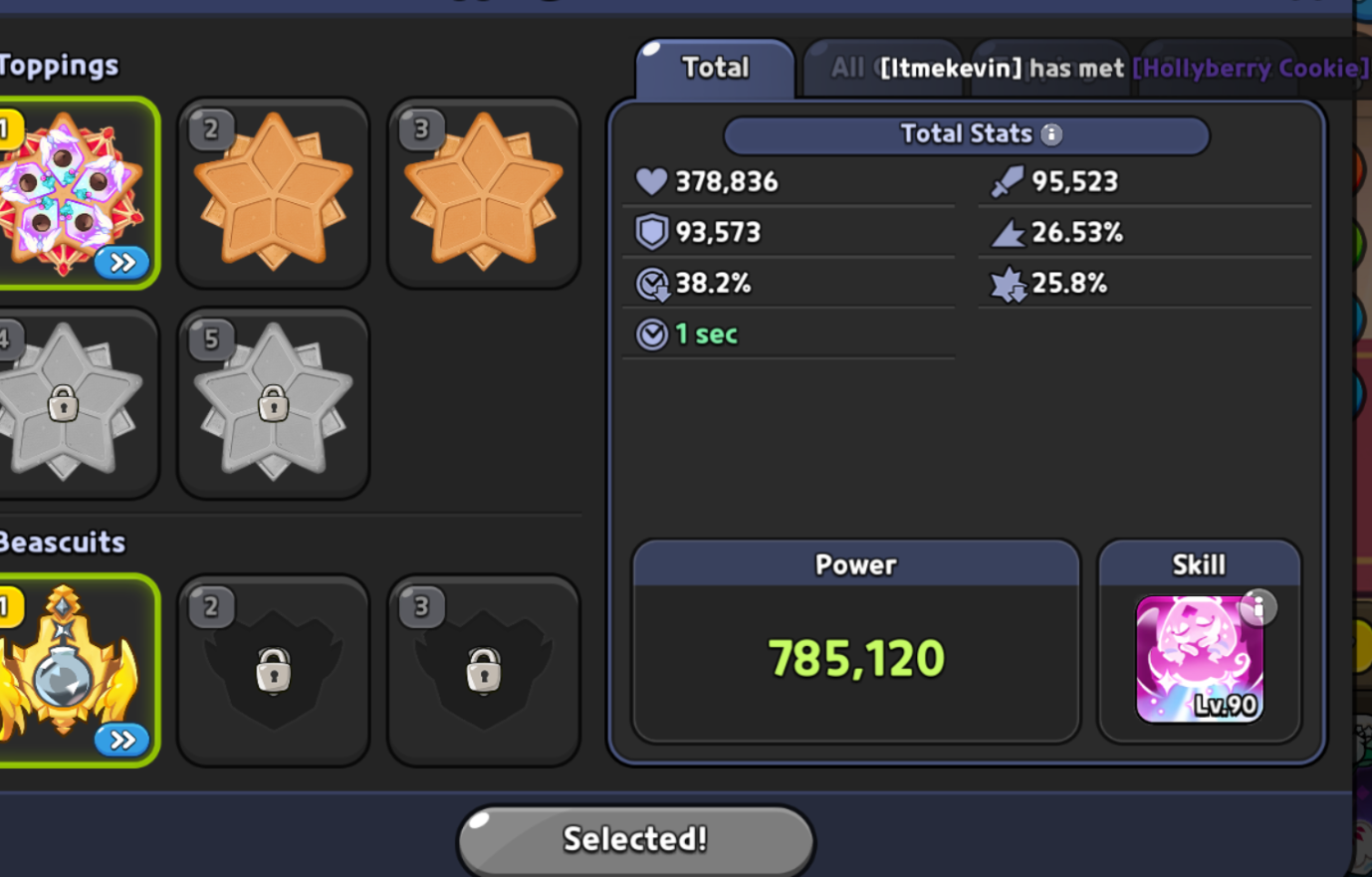The image size is (1372, 877).
Task: Choose topping preset slot 3
Action: click(484, 193)
